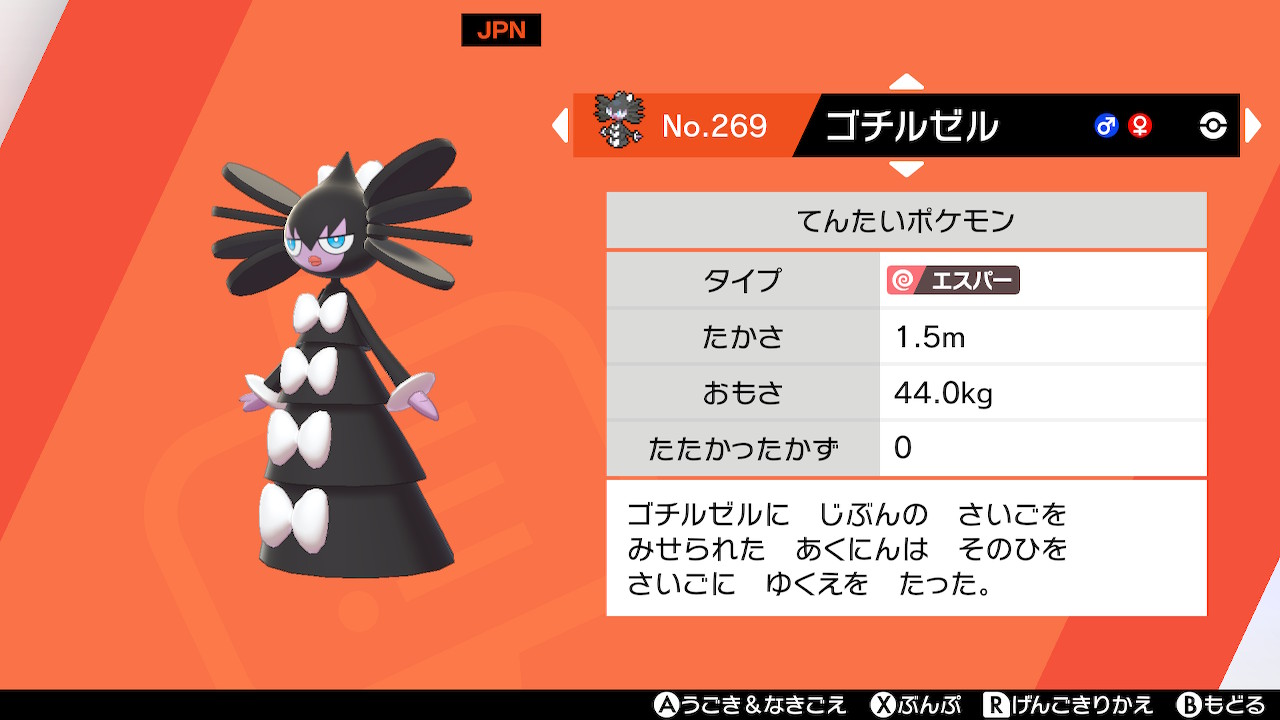Click the down arrow below the Pokémon name
The height and width of the screenshot is (720, 1280).
tap(906, 169)
